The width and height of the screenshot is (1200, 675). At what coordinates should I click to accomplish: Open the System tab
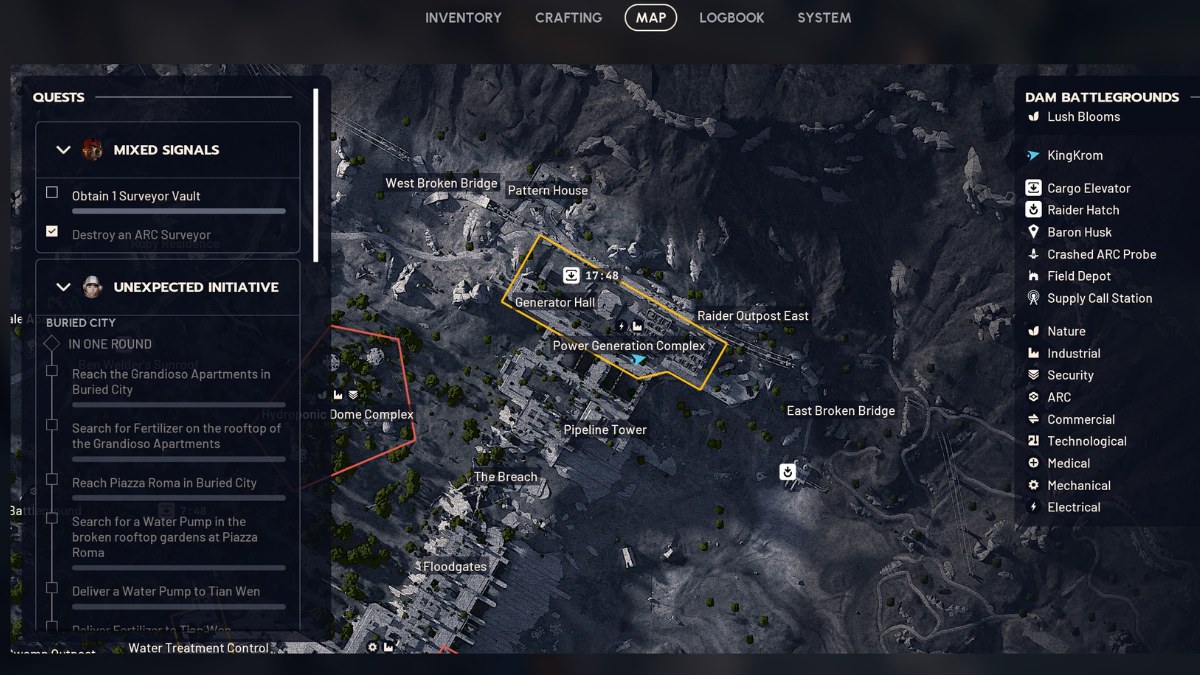point(824,18)
